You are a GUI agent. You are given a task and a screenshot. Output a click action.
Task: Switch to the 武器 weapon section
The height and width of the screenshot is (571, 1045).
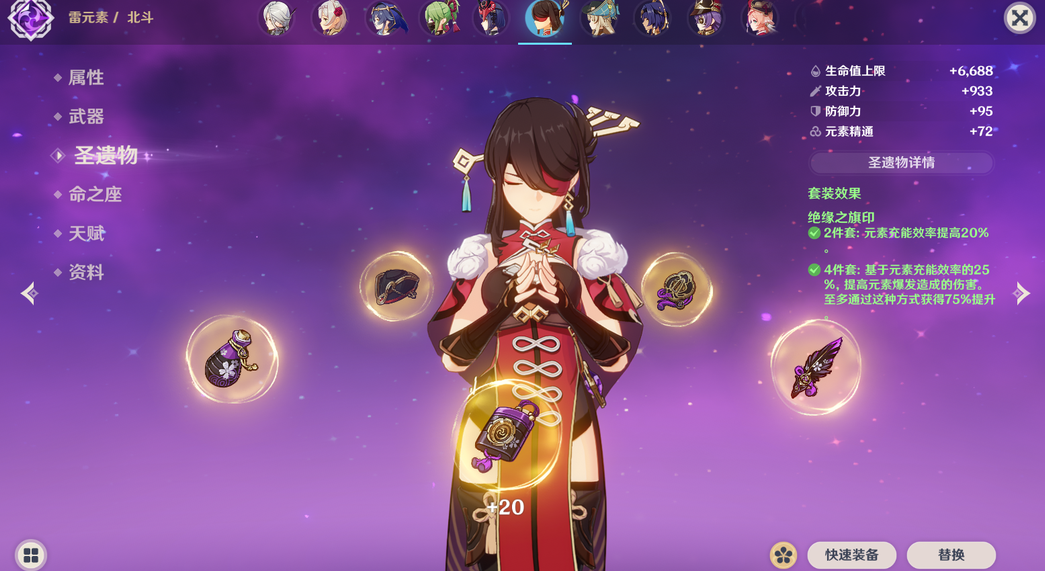(x=85, y=117)
